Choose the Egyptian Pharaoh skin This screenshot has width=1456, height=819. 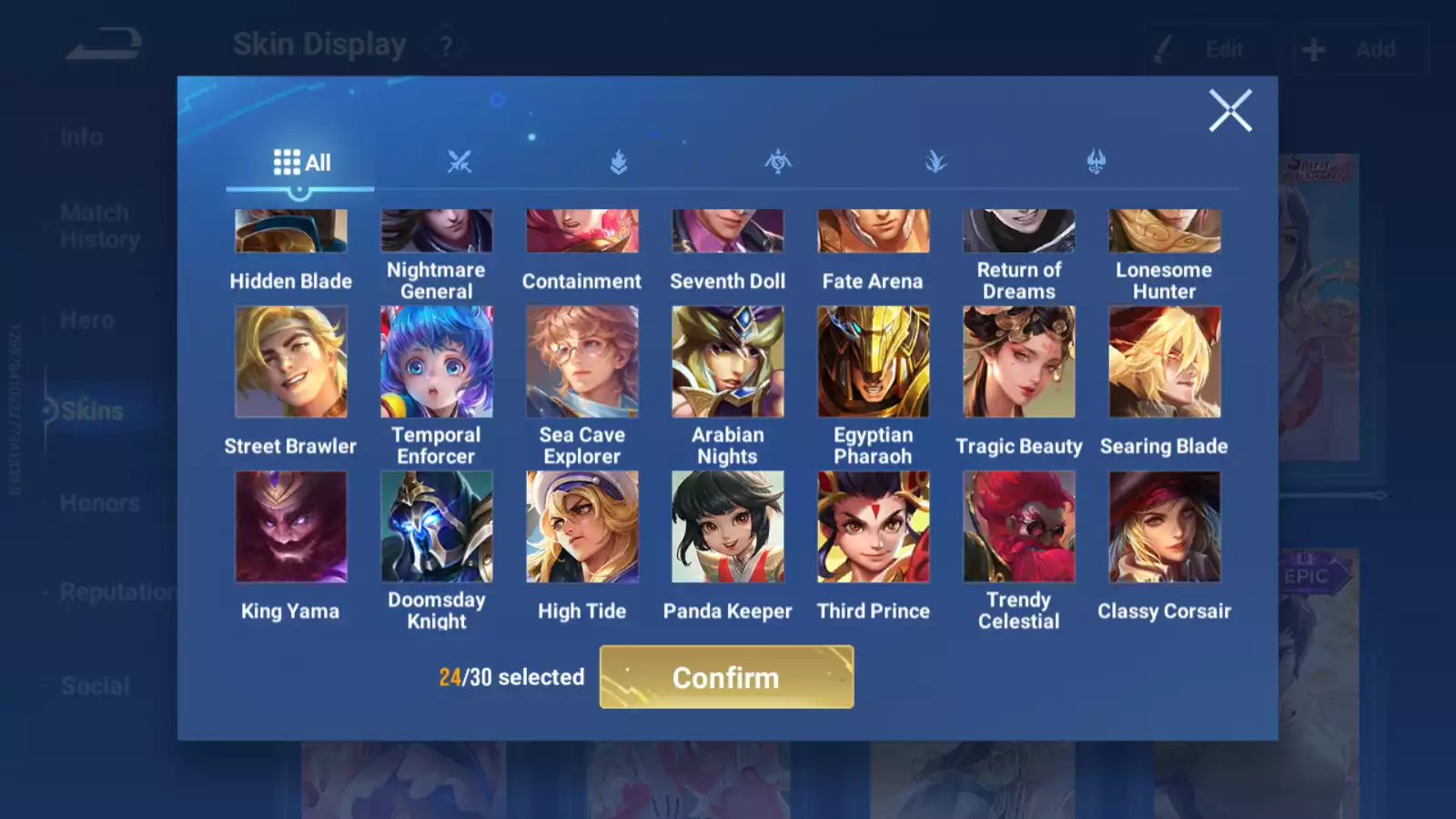pos(874,362)
